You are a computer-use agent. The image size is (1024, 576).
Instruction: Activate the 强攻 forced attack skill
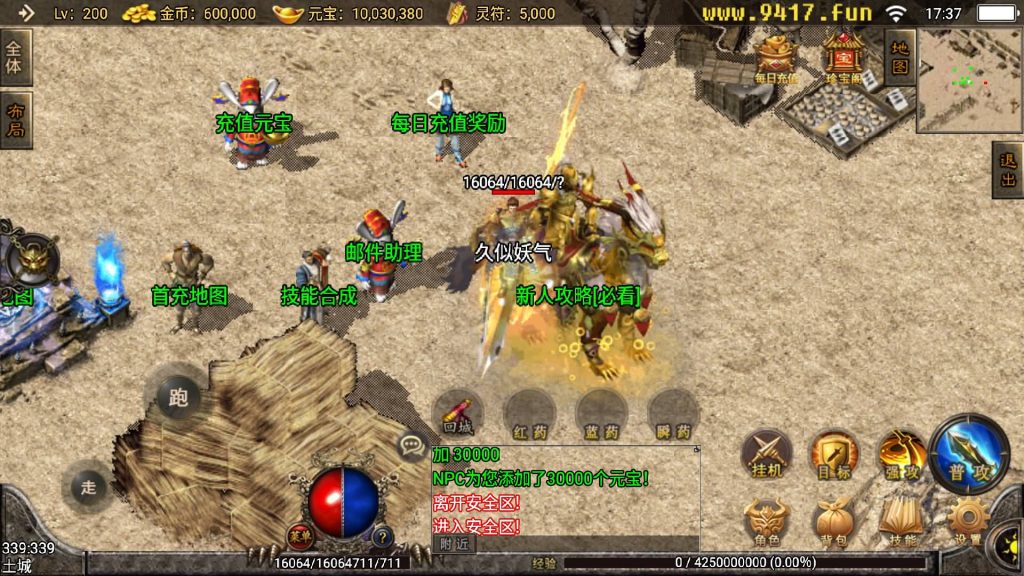click(x=901, y=454)
